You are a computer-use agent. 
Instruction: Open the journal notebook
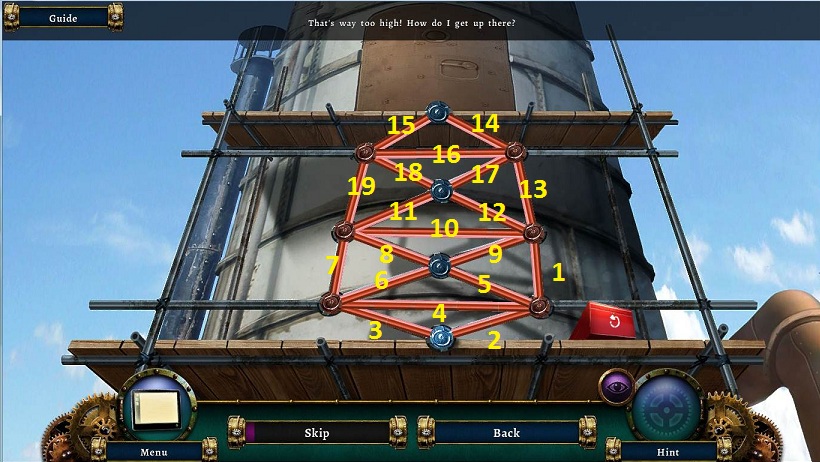[x=155, y=407]
